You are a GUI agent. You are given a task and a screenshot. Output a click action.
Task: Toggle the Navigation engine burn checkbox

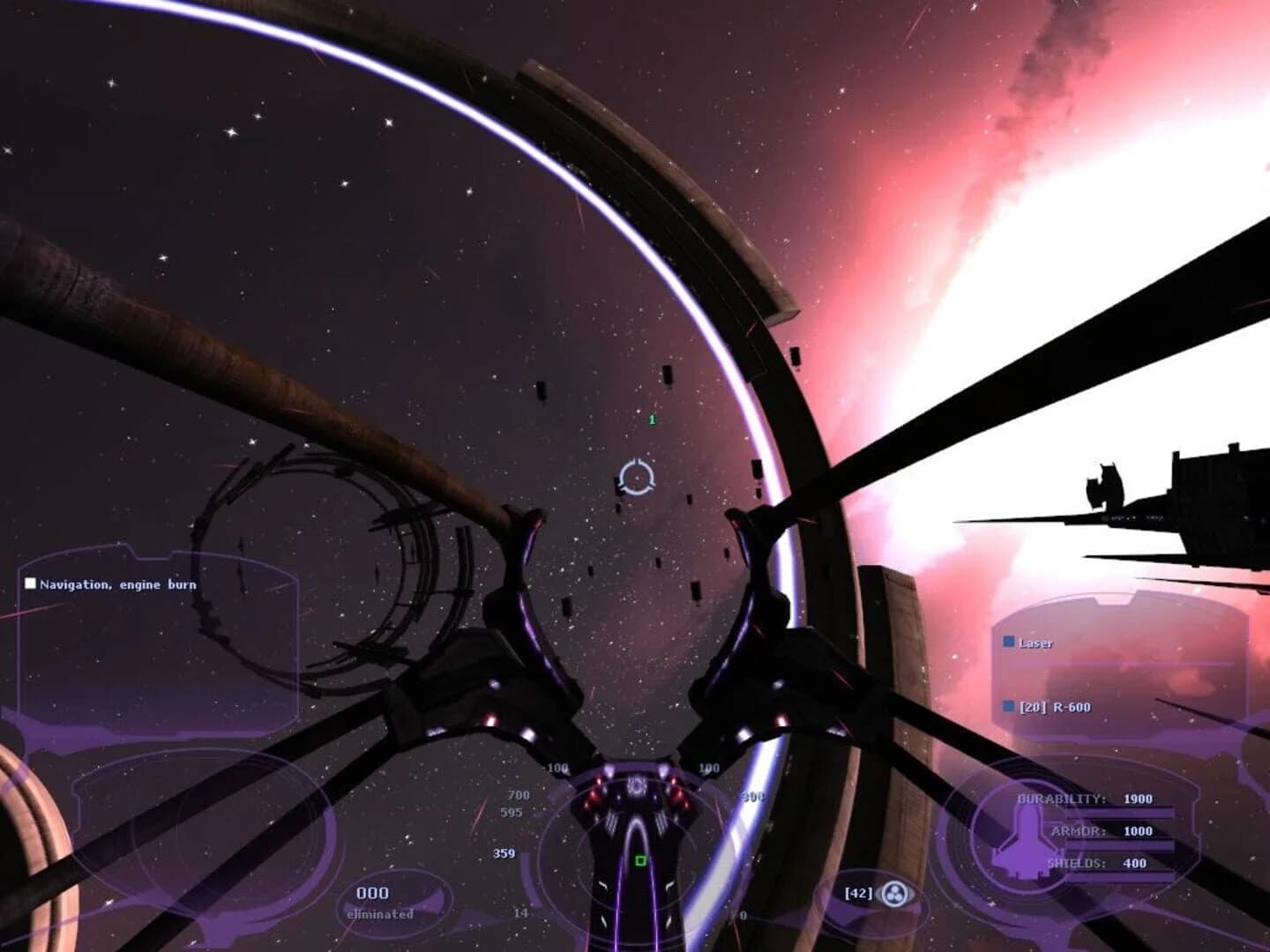[29, 583]
